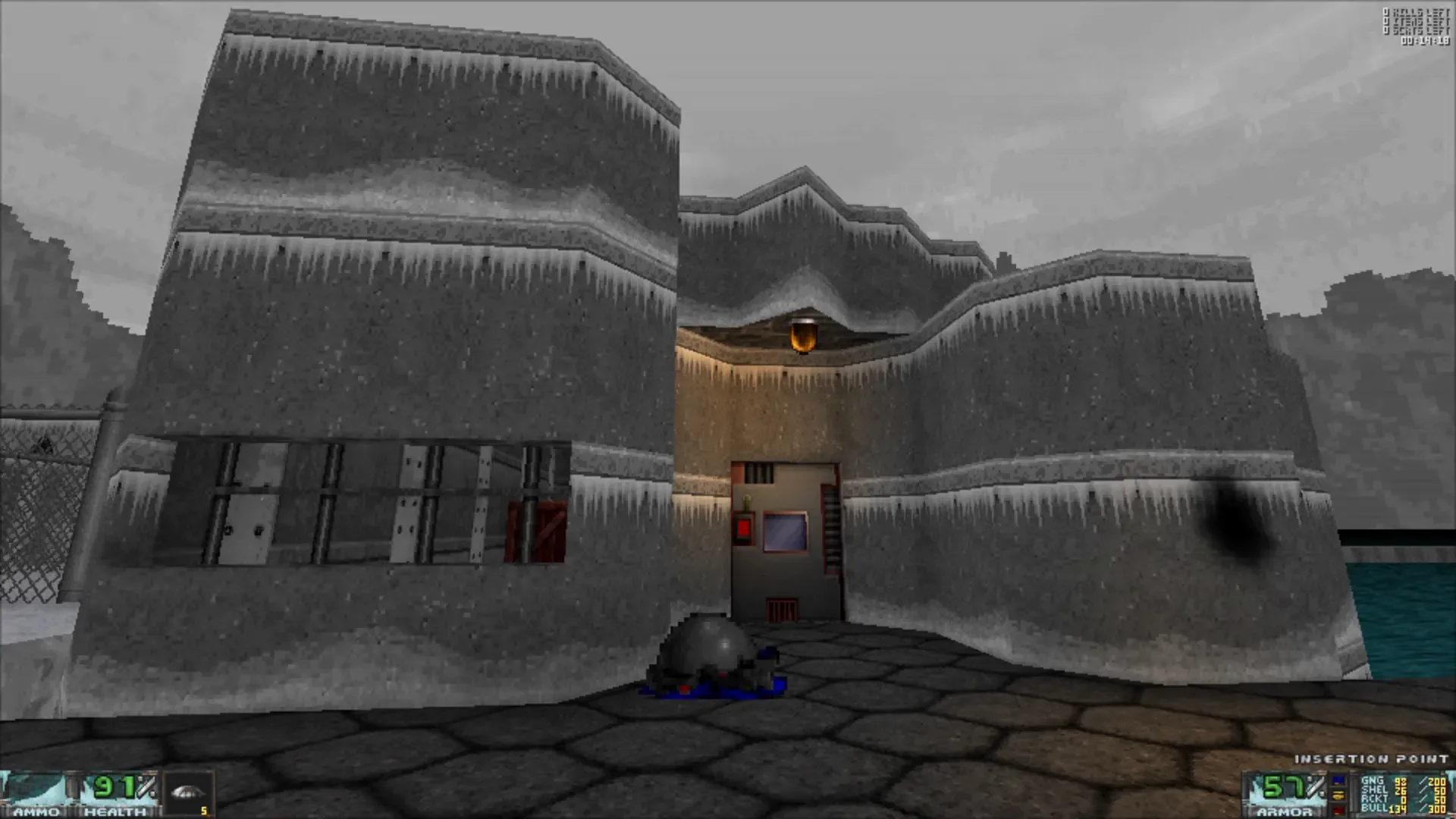Click the blue keycard slot icon

tap(1337, 781)
